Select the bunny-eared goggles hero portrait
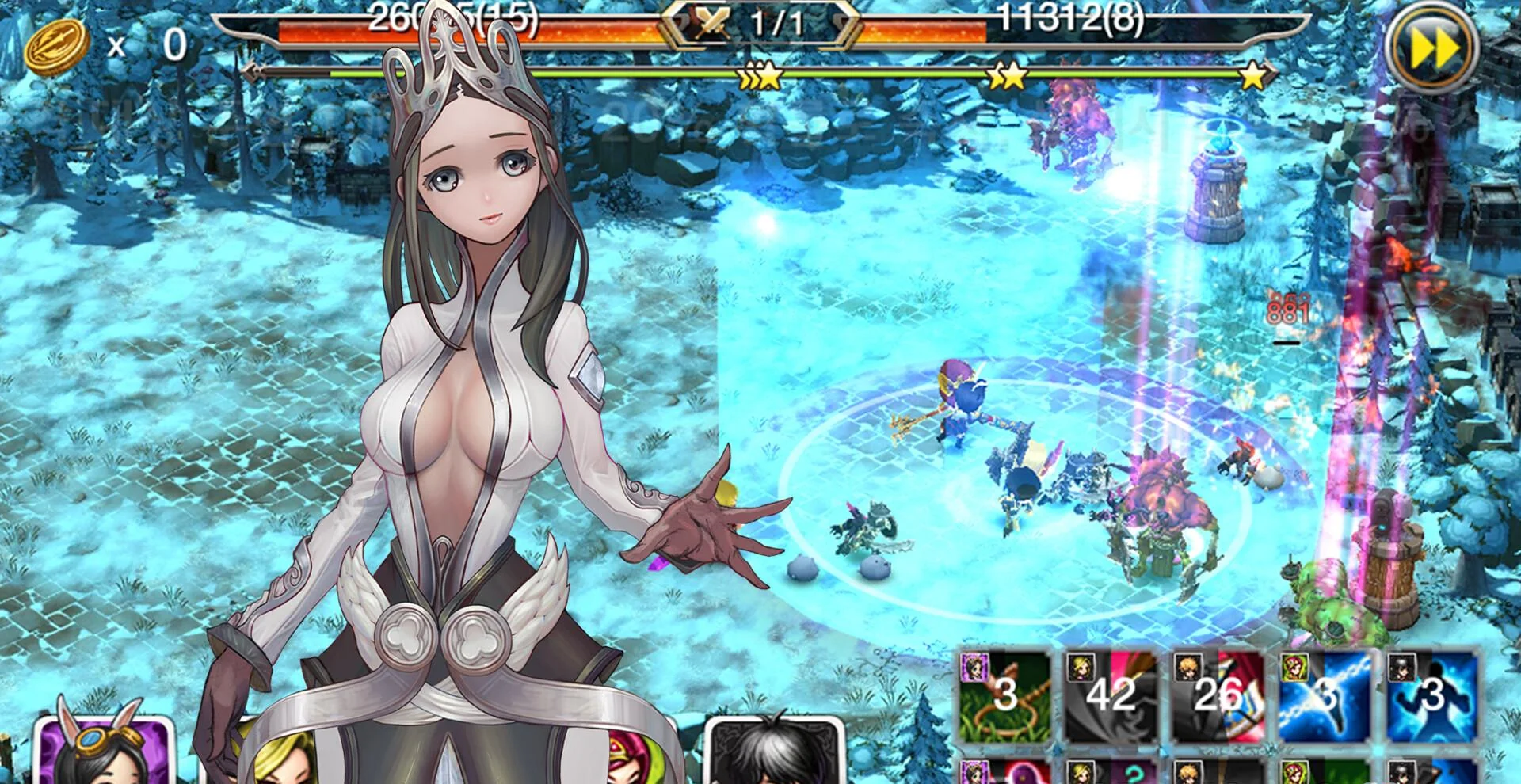 (103, 751)
